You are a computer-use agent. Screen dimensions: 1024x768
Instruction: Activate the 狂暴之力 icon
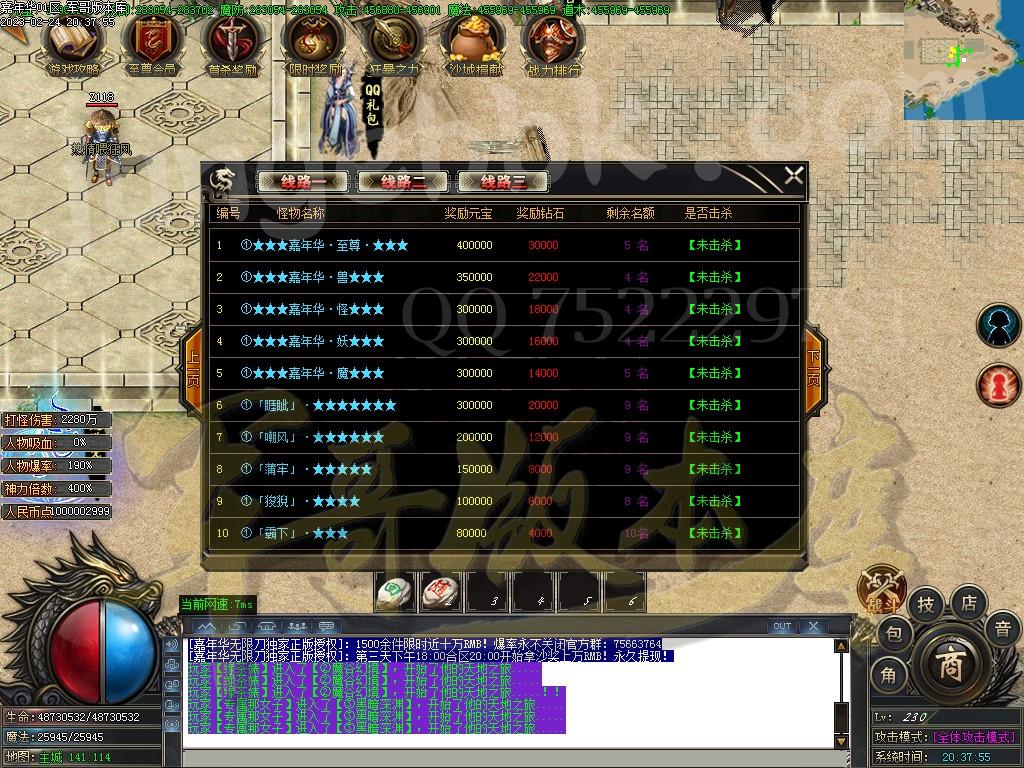tap(392, 45)
